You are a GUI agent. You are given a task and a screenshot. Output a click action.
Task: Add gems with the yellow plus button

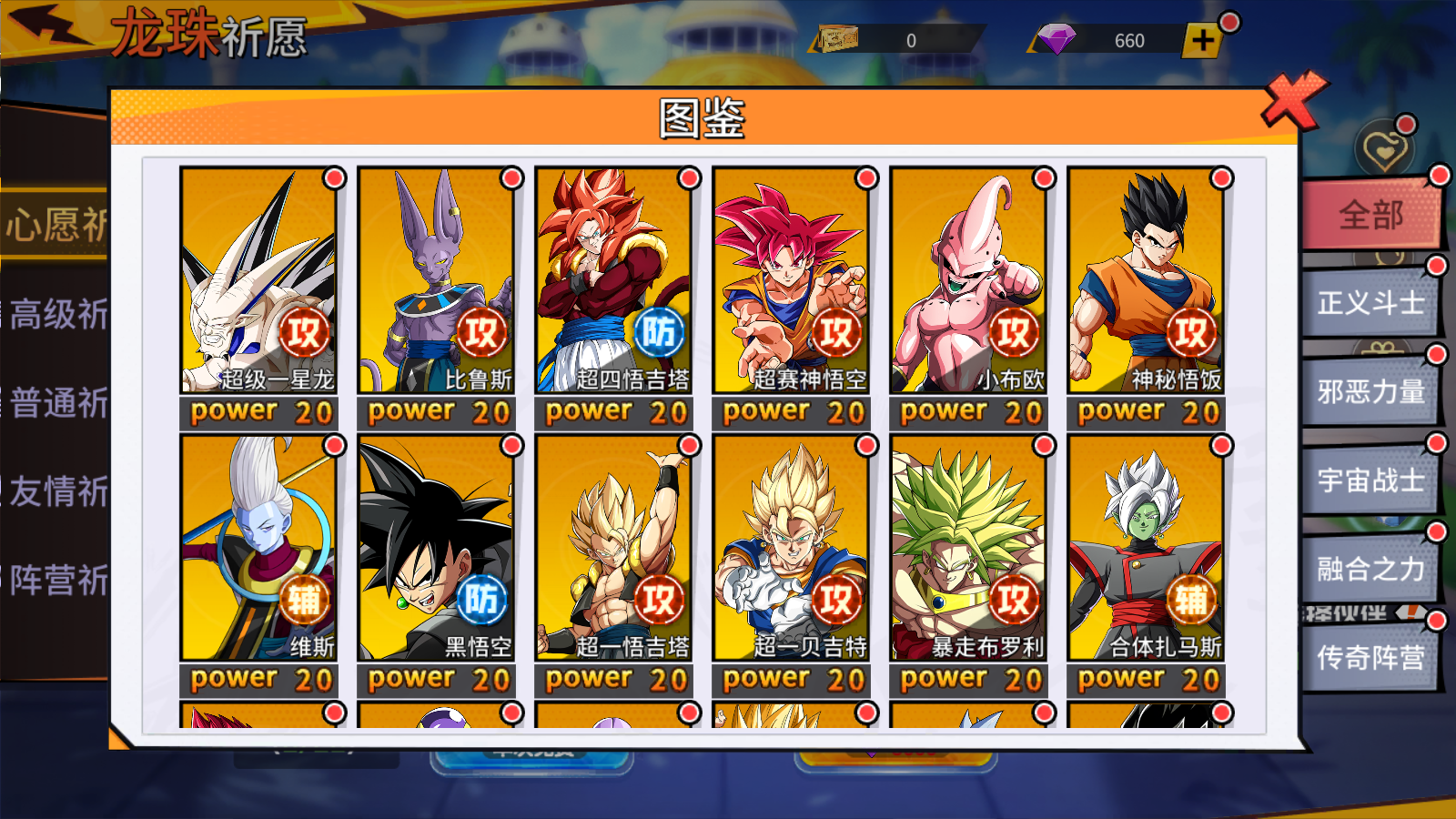tap(1202, 41)
